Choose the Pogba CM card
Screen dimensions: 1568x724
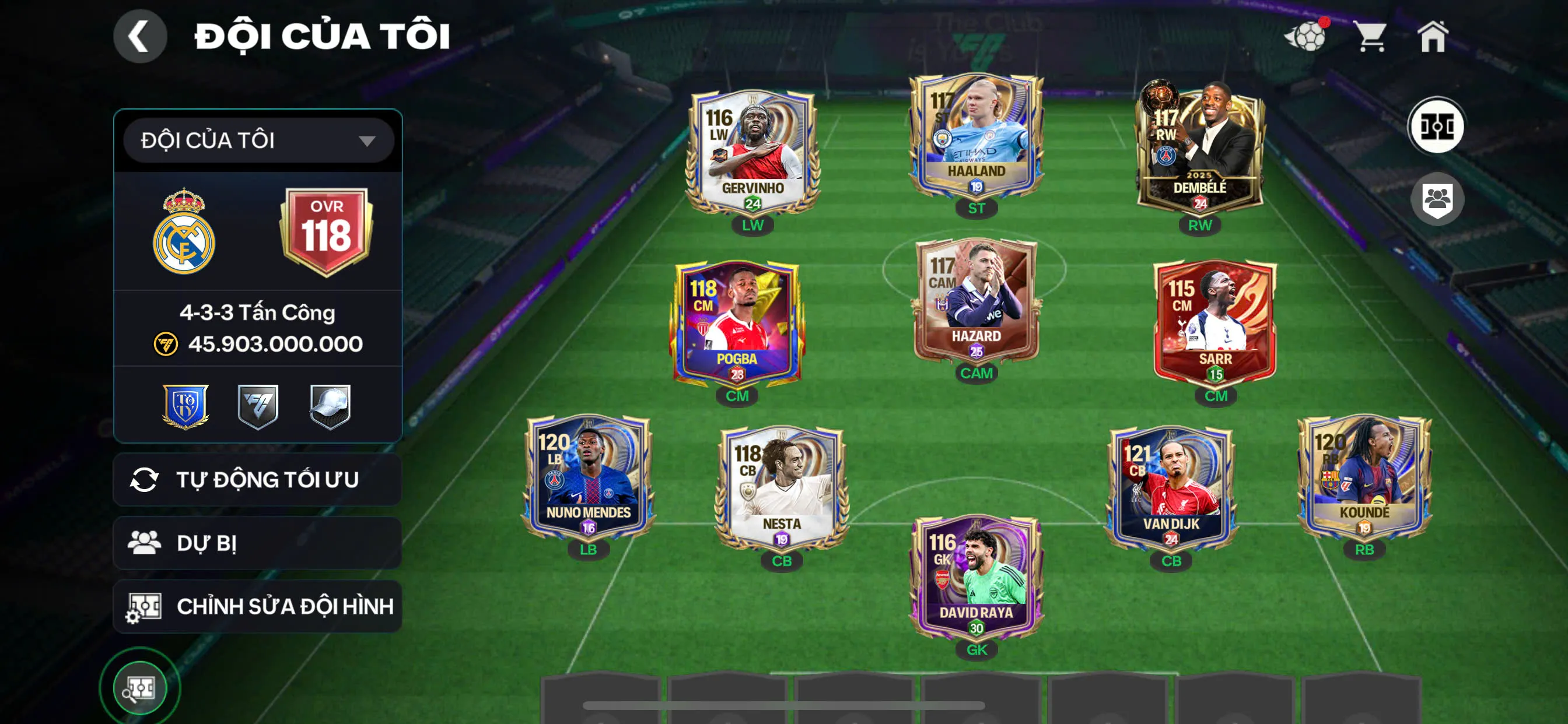point(737,324)
